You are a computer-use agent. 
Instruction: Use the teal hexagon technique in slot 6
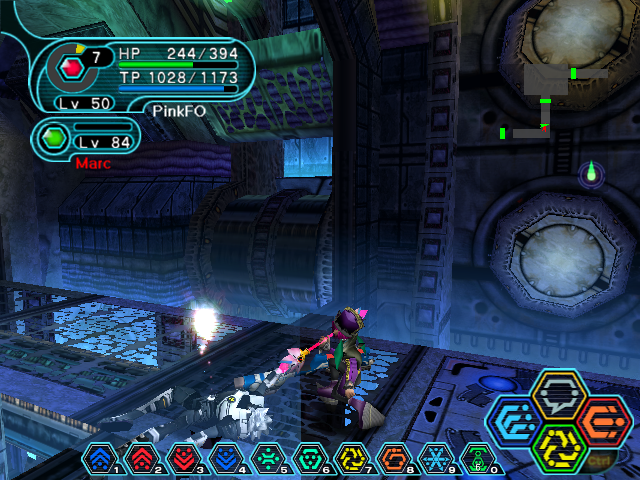(x=310, y=459)
